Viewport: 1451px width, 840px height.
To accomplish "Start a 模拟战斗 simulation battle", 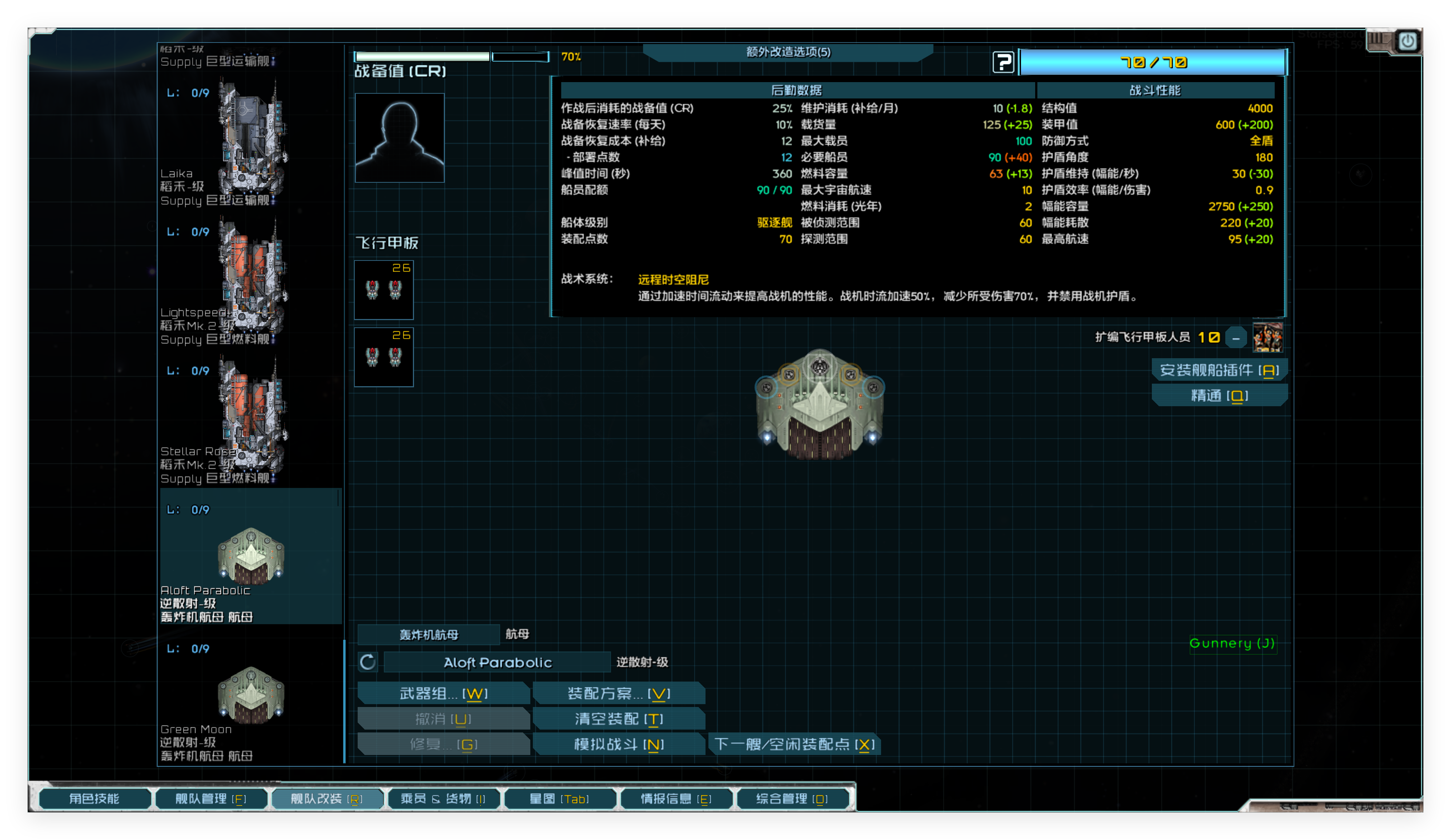I will (x=619, y=744).
